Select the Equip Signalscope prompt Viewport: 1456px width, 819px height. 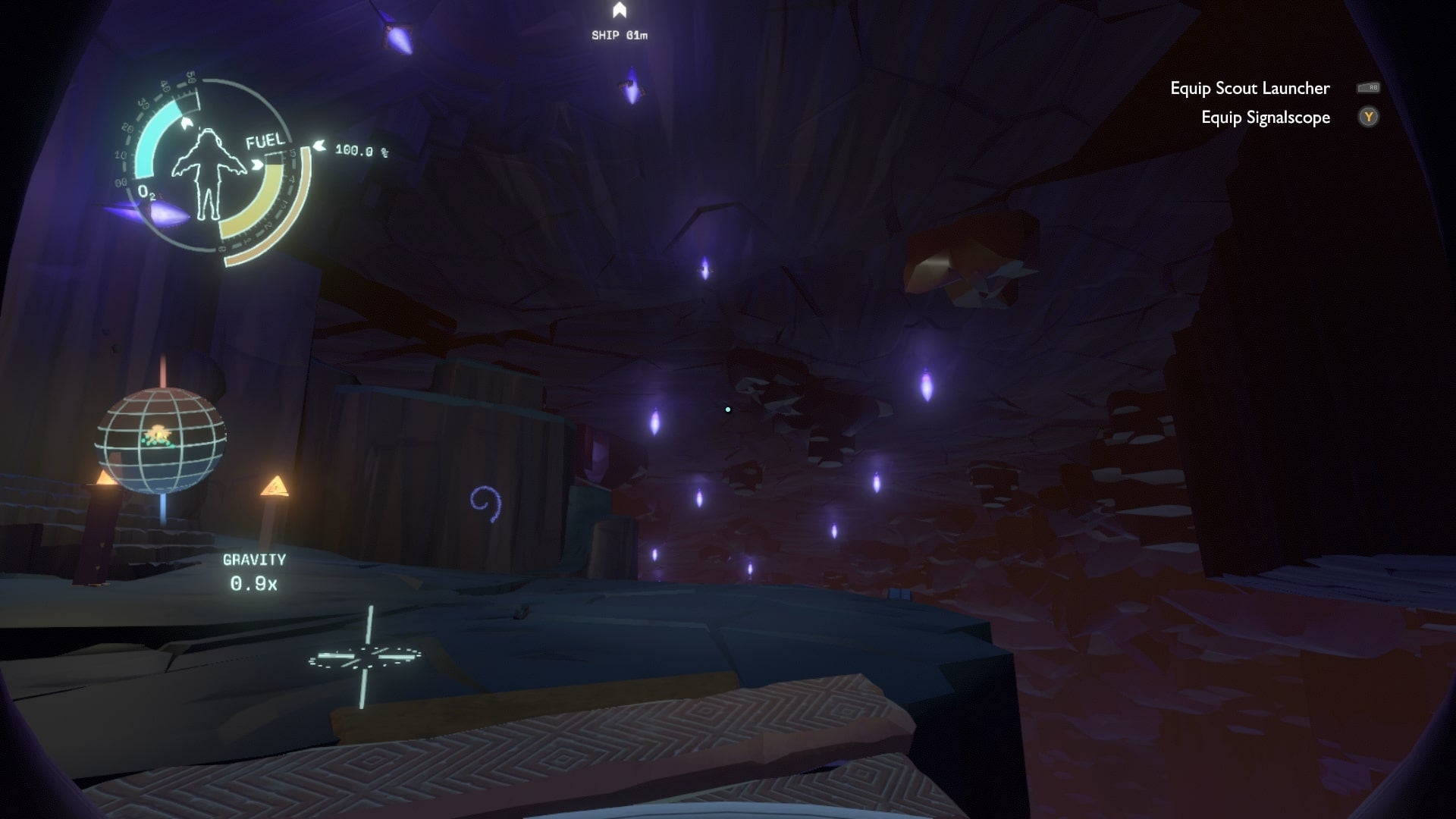click(x=1265, y=118)
